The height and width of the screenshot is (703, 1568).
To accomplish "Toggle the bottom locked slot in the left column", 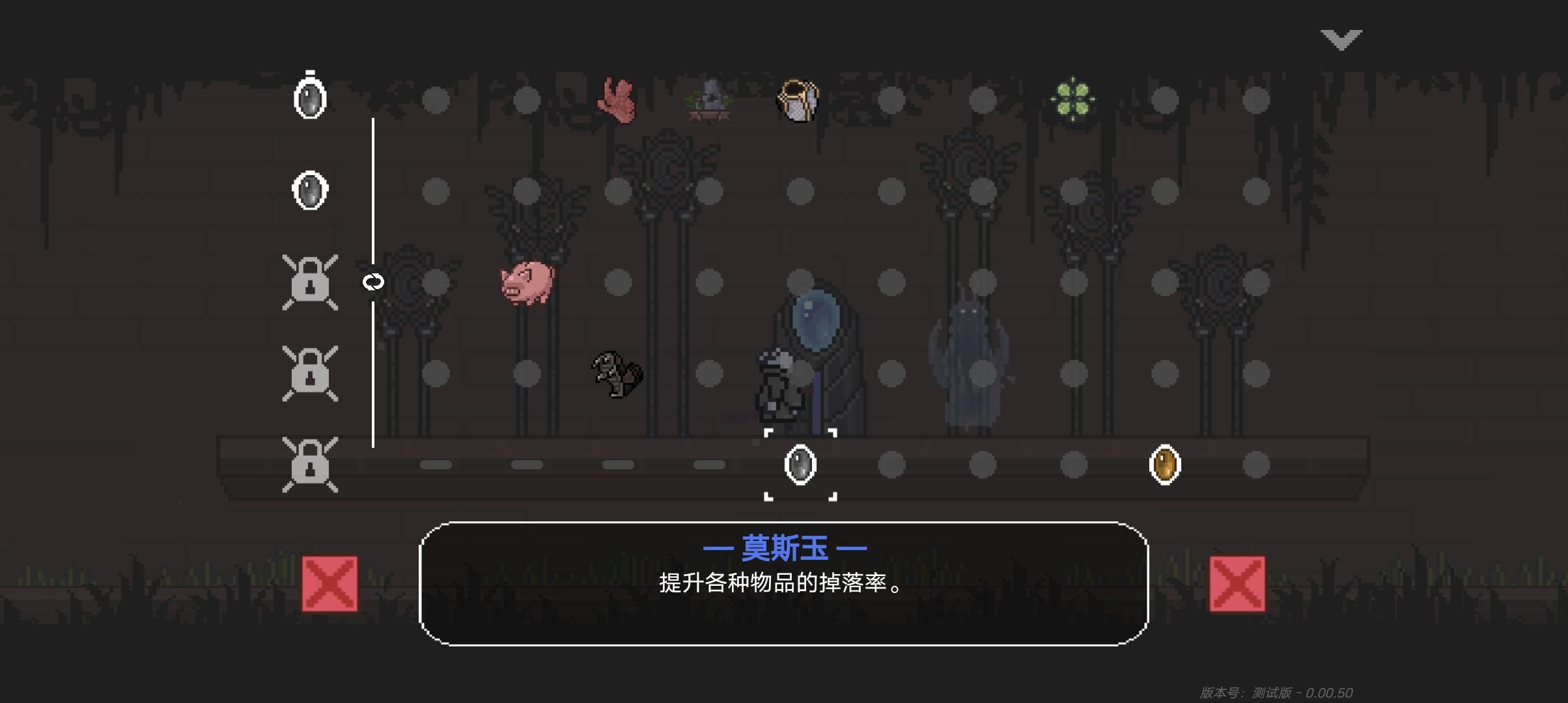I will (x=309, y=463).
